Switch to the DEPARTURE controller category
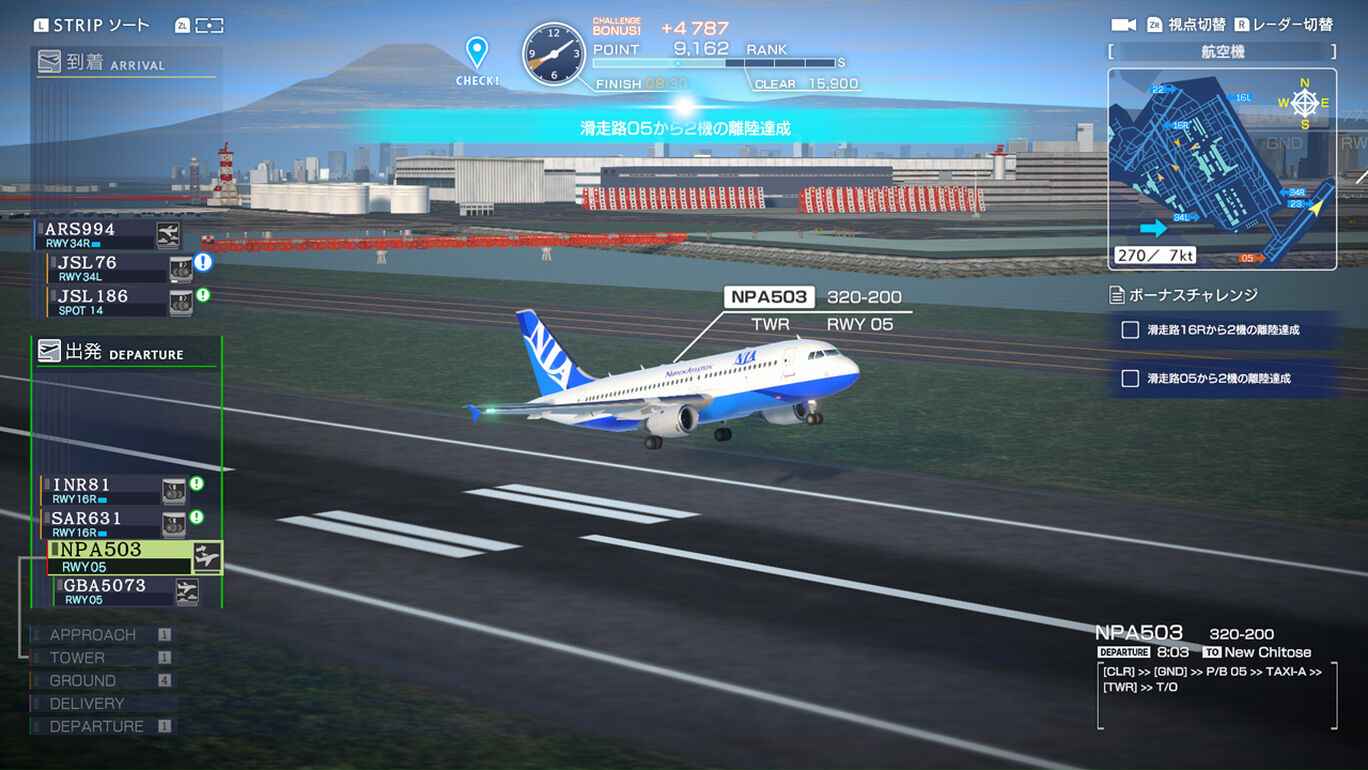 tap(97, 727)
